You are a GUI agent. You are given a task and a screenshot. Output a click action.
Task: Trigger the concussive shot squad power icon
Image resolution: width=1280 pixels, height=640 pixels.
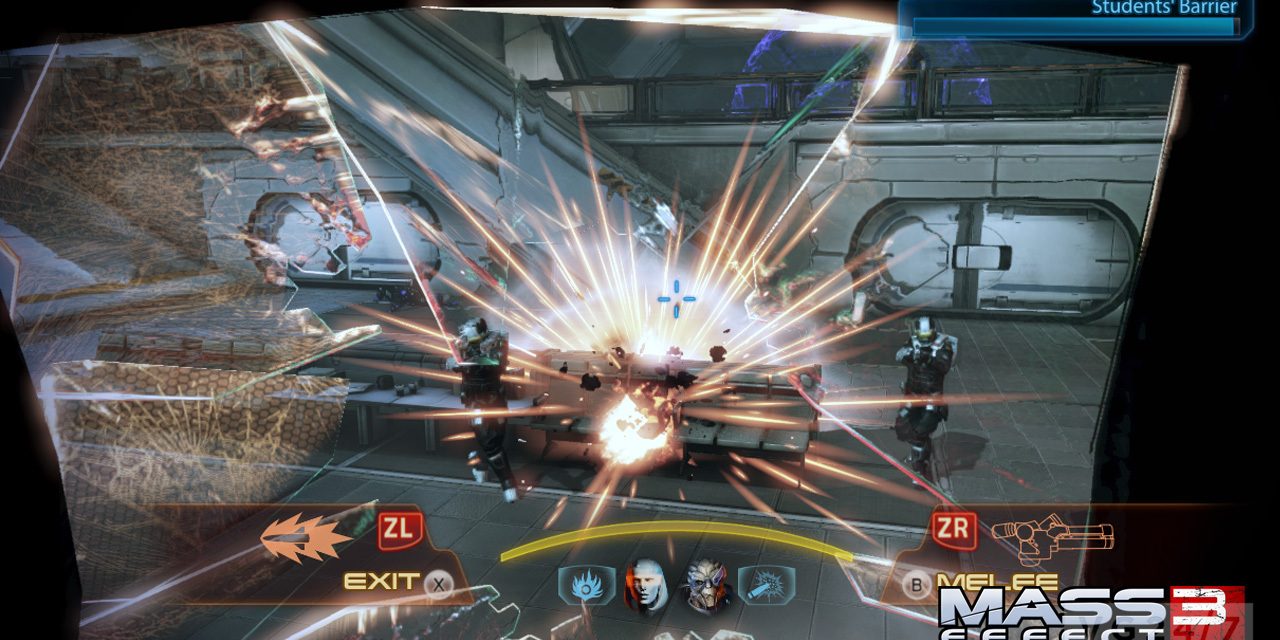pyautogui.click(x=765, y=583)
